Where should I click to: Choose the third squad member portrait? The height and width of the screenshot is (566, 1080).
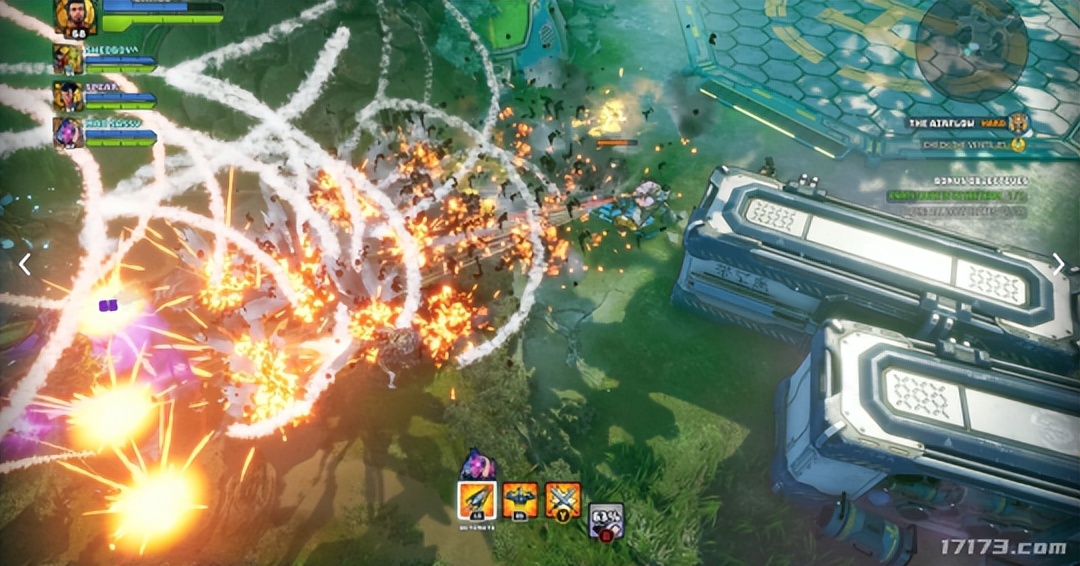click(68, 97)
